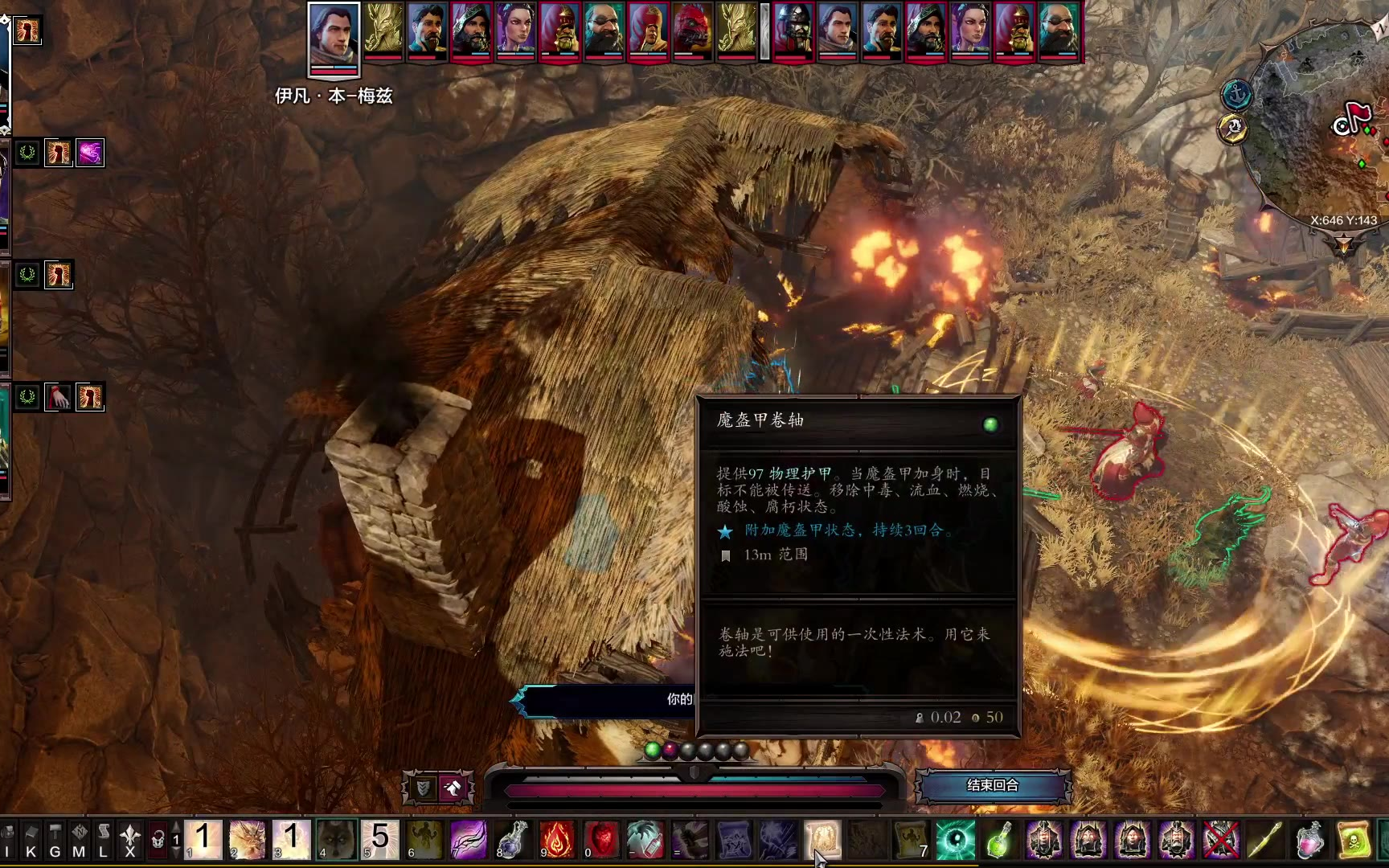Open the skill book icon labeled K

[x=31, y=840]
